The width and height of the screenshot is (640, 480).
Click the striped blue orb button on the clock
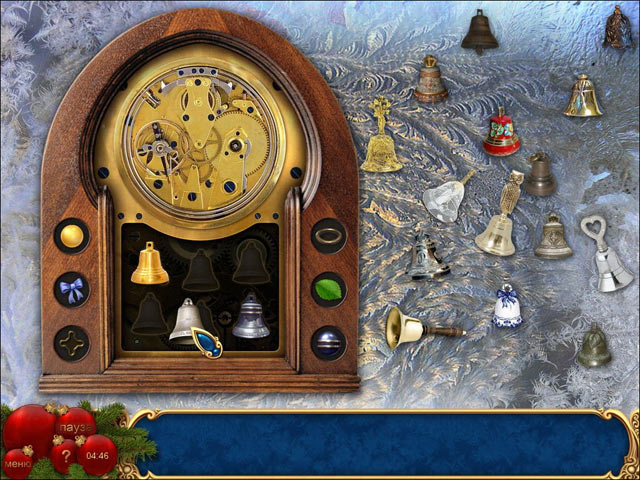(x=328, y=343)
